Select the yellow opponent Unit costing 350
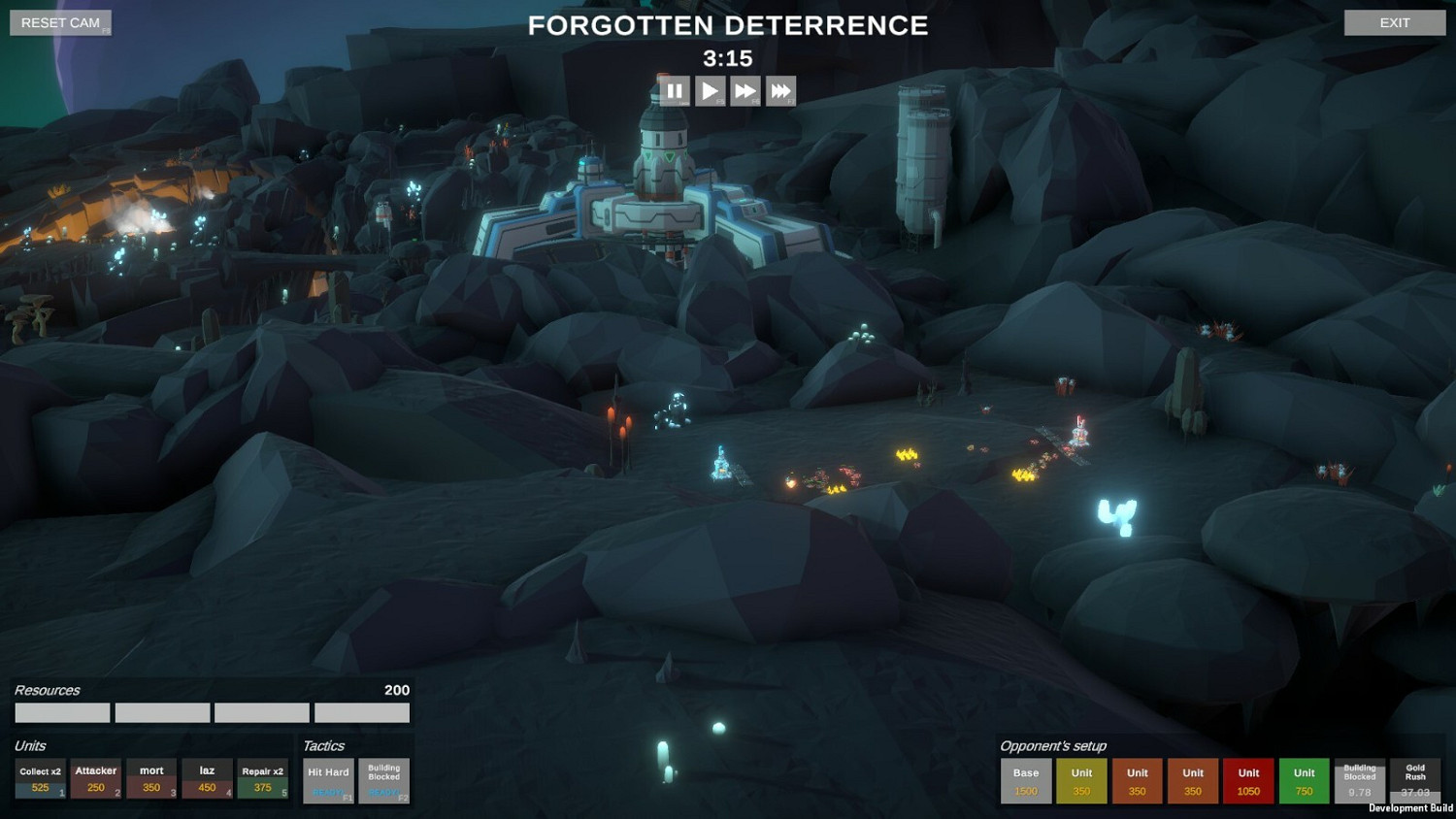Image resolution: width=1456 pixels, height=819 pixels. [1080, 779]
